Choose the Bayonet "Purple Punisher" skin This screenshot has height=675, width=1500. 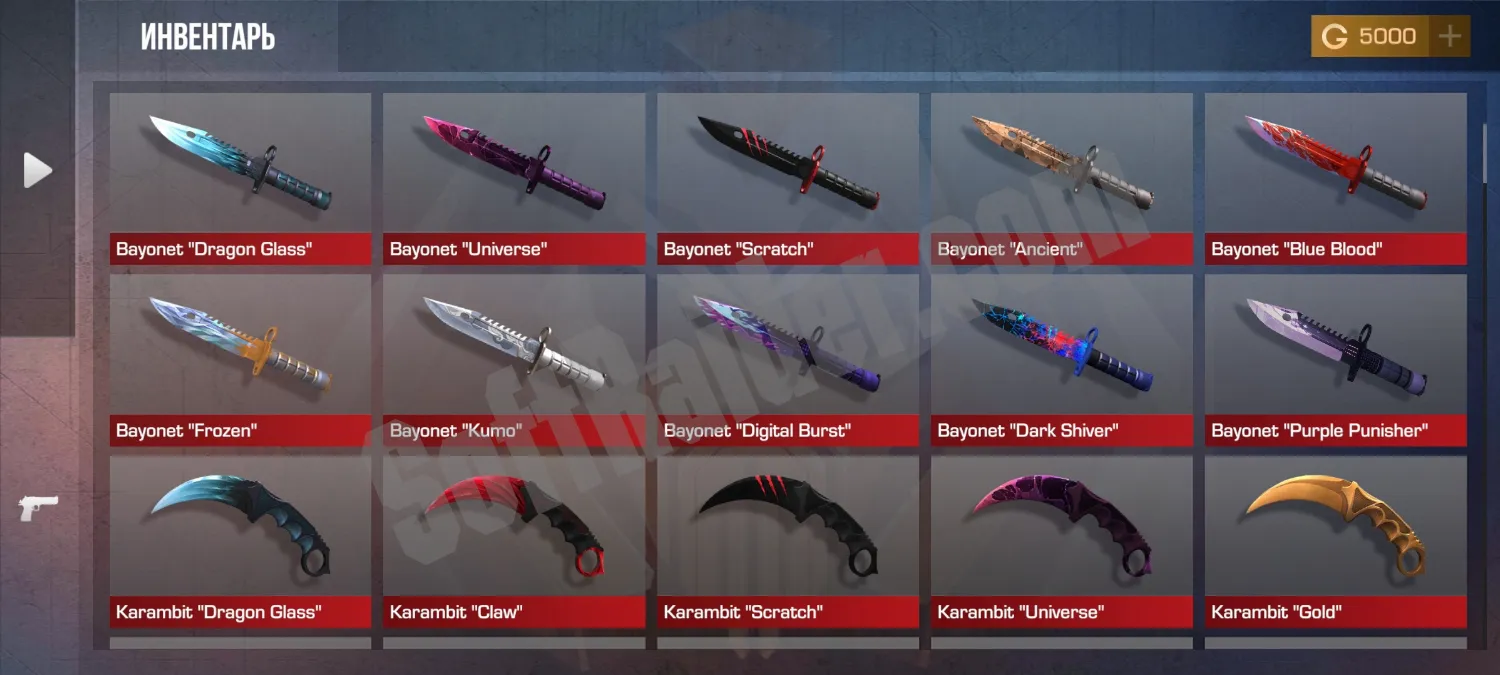(x=1336, y=360)
